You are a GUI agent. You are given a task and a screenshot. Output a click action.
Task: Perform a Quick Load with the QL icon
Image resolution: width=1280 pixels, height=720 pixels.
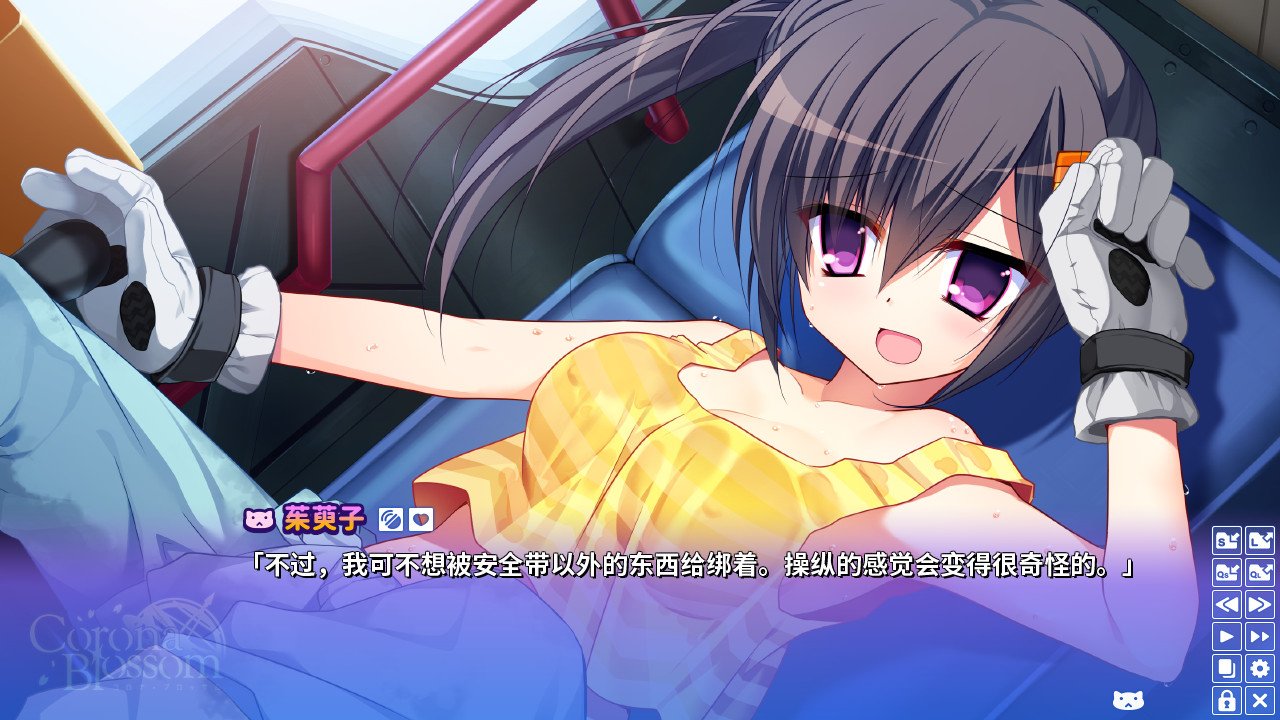point(1260,571)
